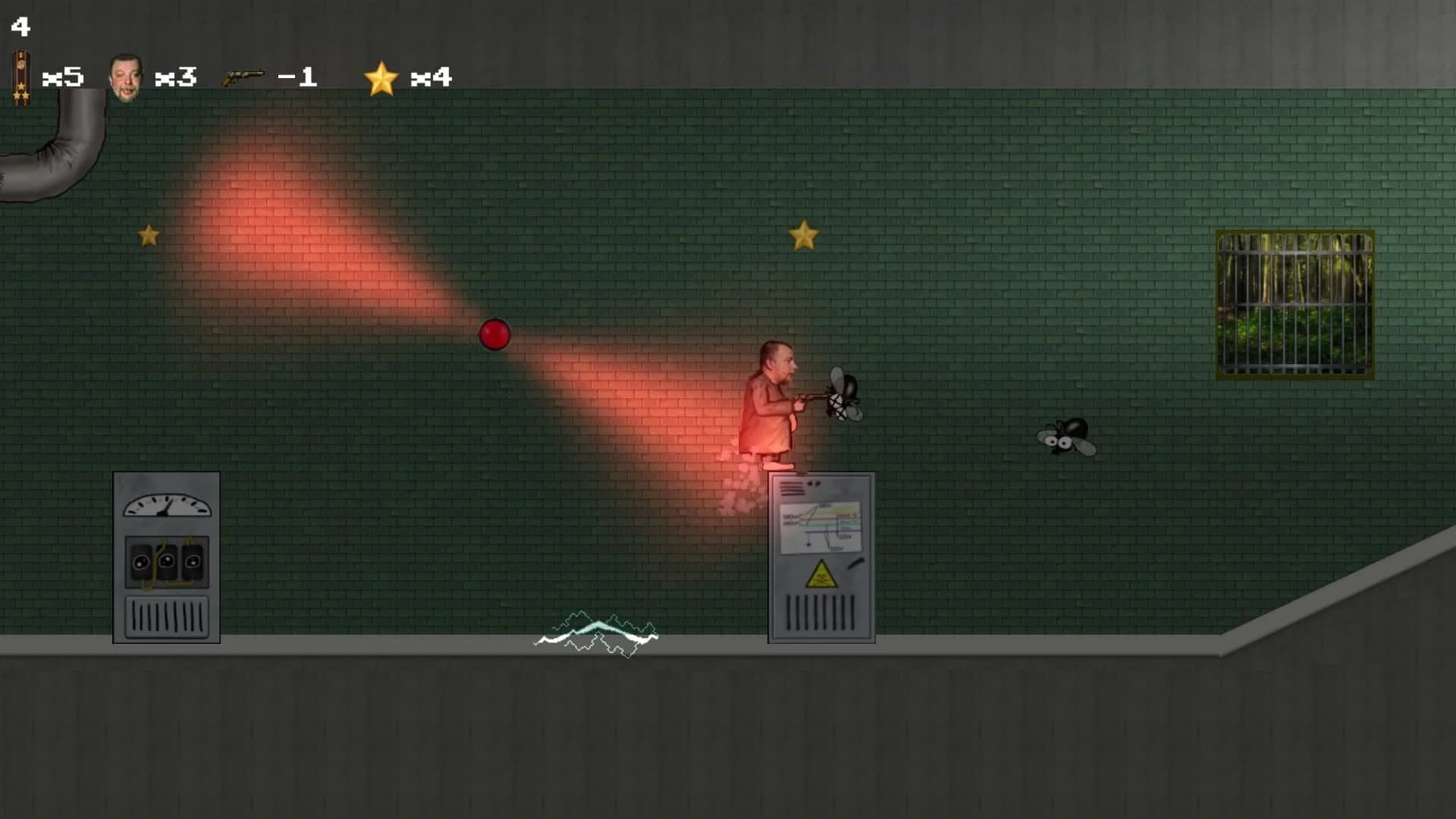Click the hazard warning triangle on the right panel
The image size is (1456, 819).
coord(821,575)
